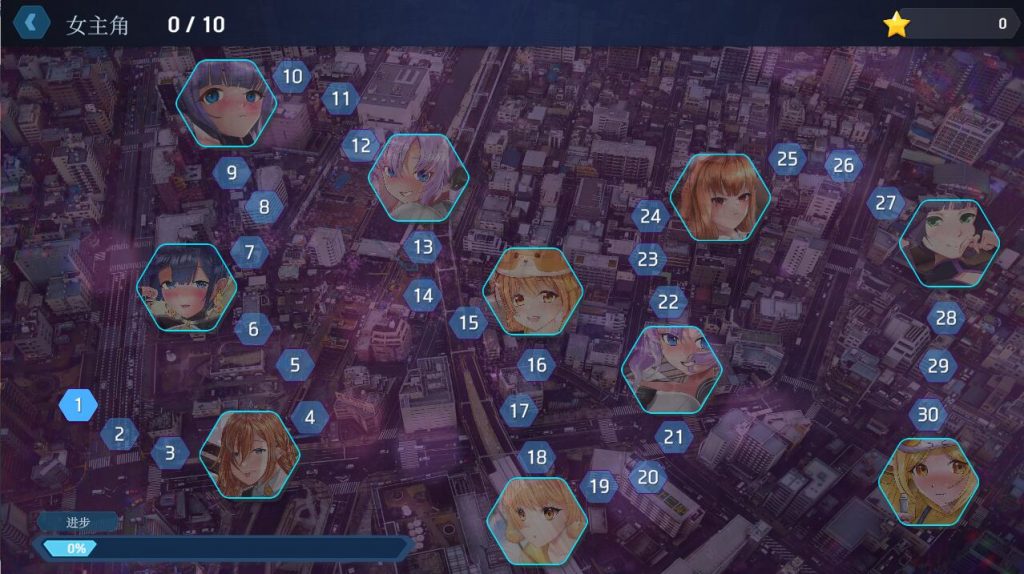The width and height of the screenshot is (1024, 574).
Task: Click the star currency icon
Action: 896,25
